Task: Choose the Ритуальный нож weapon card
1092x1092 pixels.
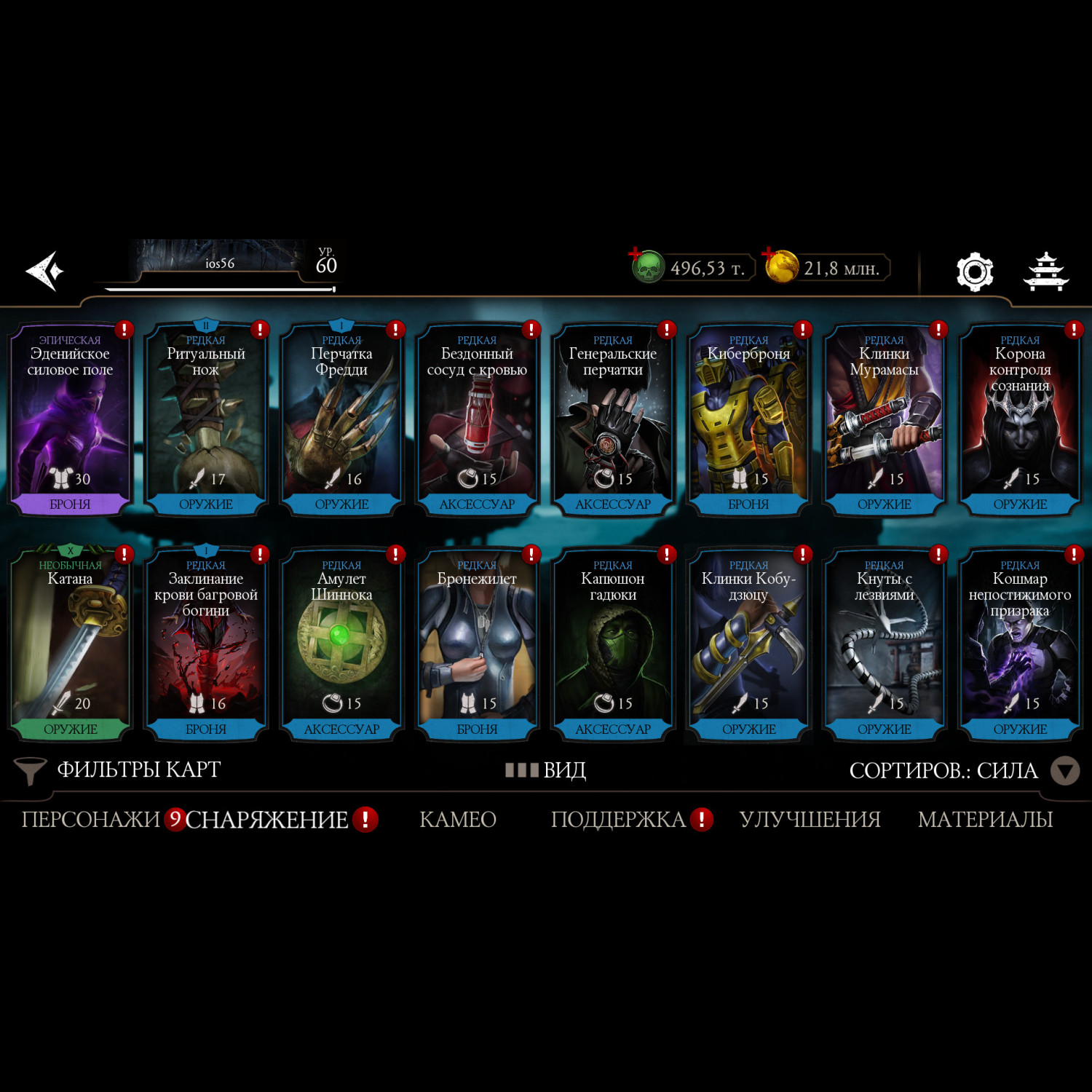Action: pyautogui.click(x=206, y=419)
